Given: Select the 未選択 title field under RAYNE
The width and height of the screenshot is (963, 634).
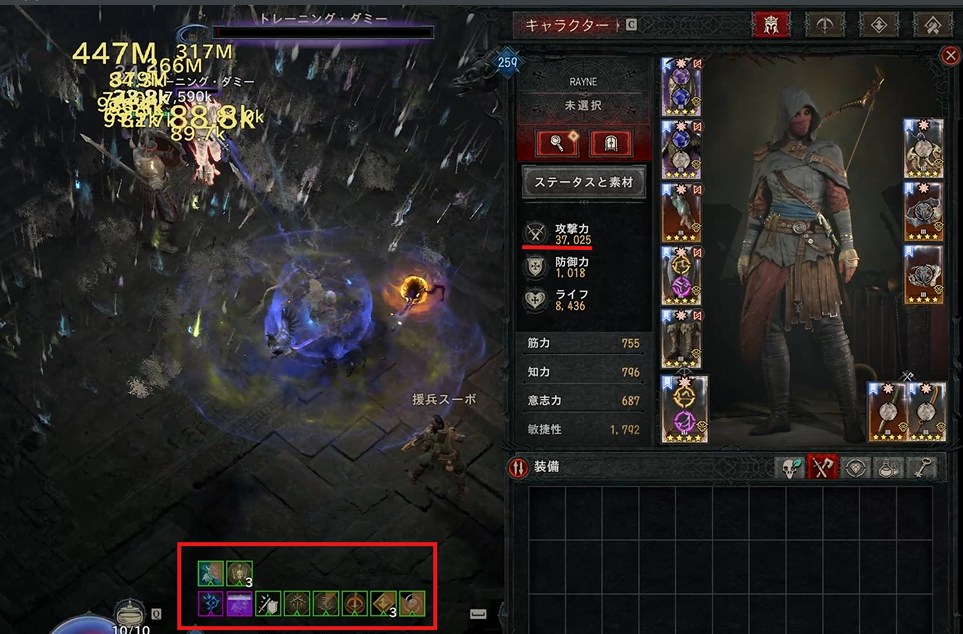Looking at the screenshot, I should (580, 104).
